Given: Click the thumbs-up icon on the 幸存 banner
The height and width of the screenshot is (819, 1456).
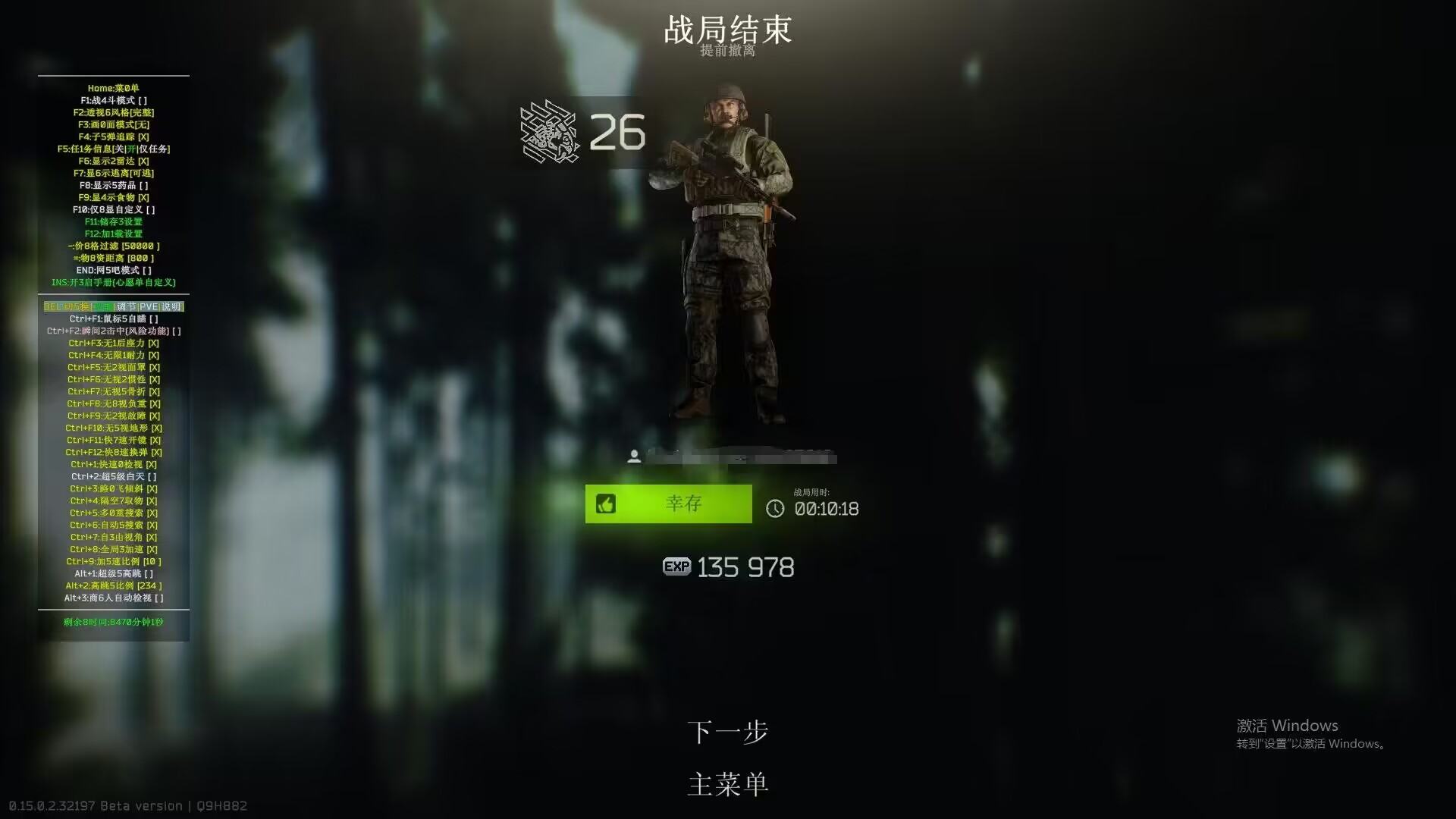Looking at the screenshot, I should (x=605, y=504).
